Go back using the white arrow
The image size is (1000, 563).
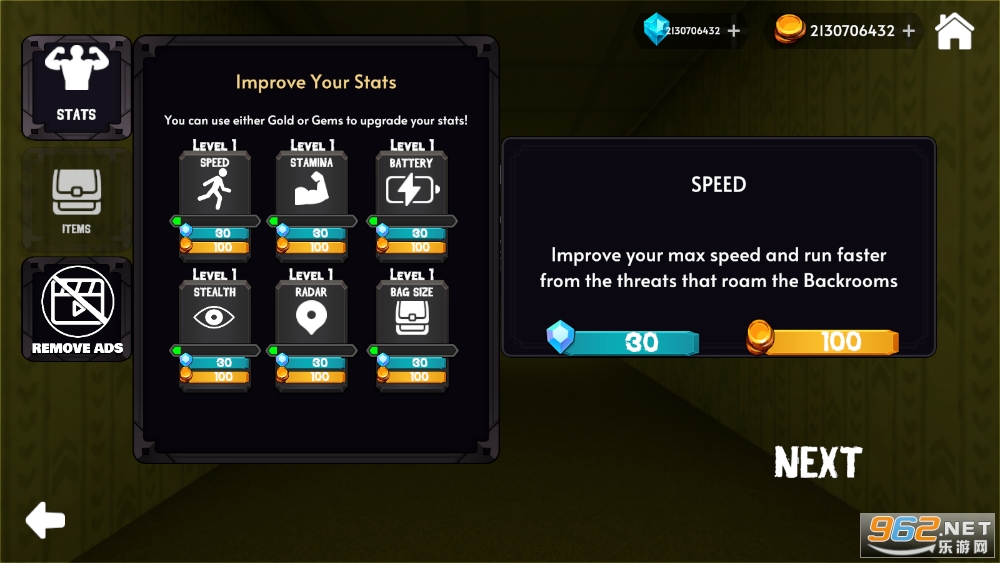[x=45, y=519]
